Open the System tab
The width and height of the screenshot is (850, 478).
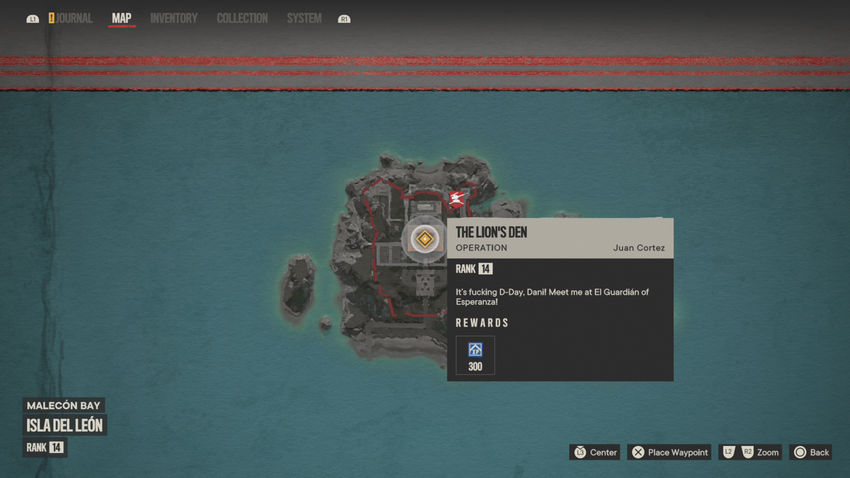(x=304, y=18)
